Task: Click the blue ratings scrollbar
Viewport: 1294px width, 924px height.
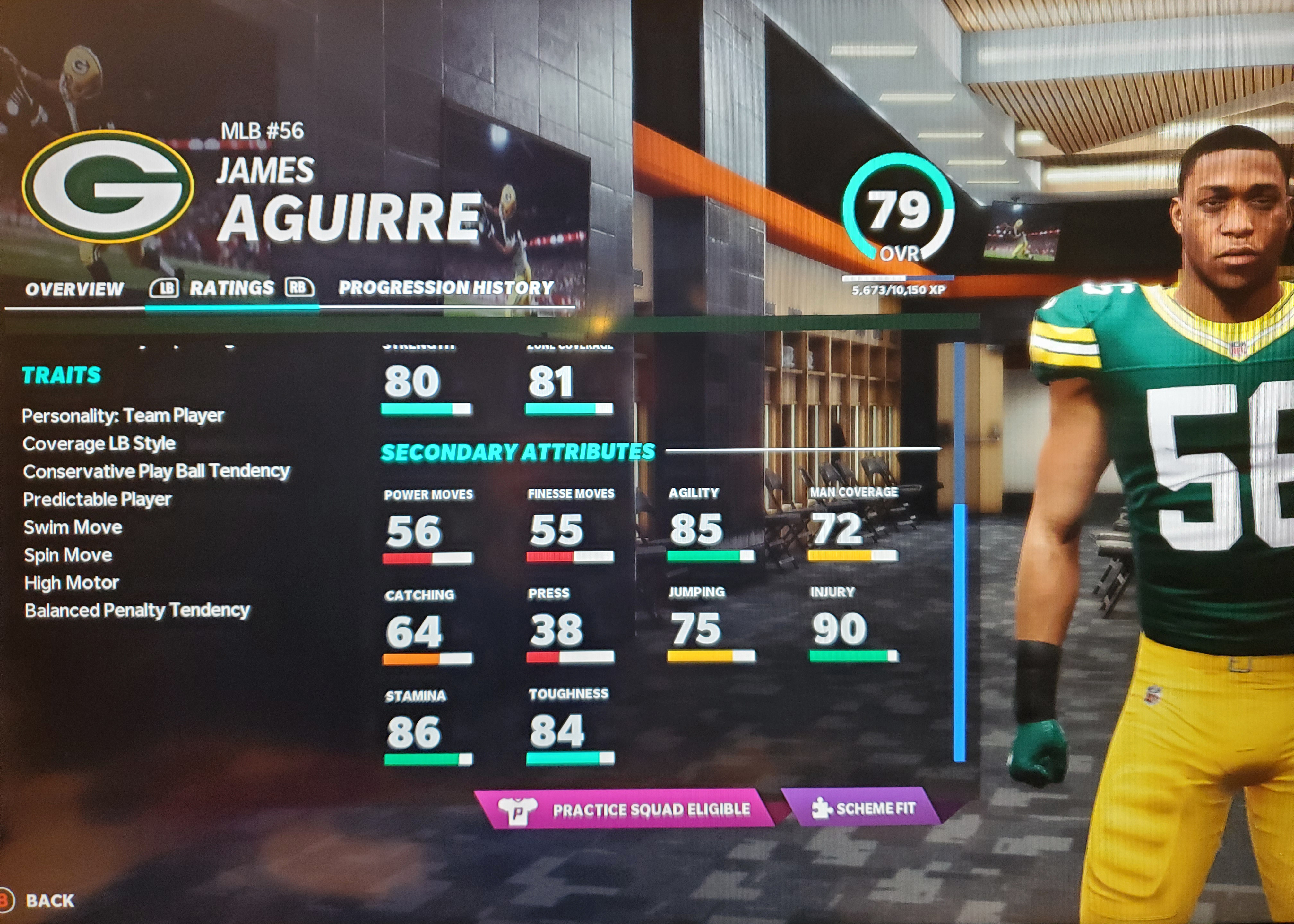Action: click(x=959, y=631)
